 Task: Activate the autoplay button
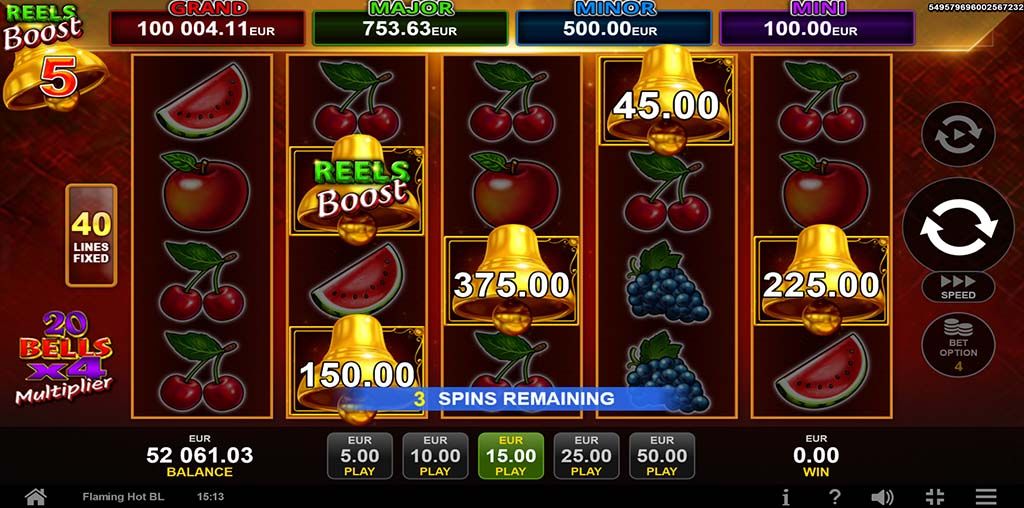(x=957, y=133)
